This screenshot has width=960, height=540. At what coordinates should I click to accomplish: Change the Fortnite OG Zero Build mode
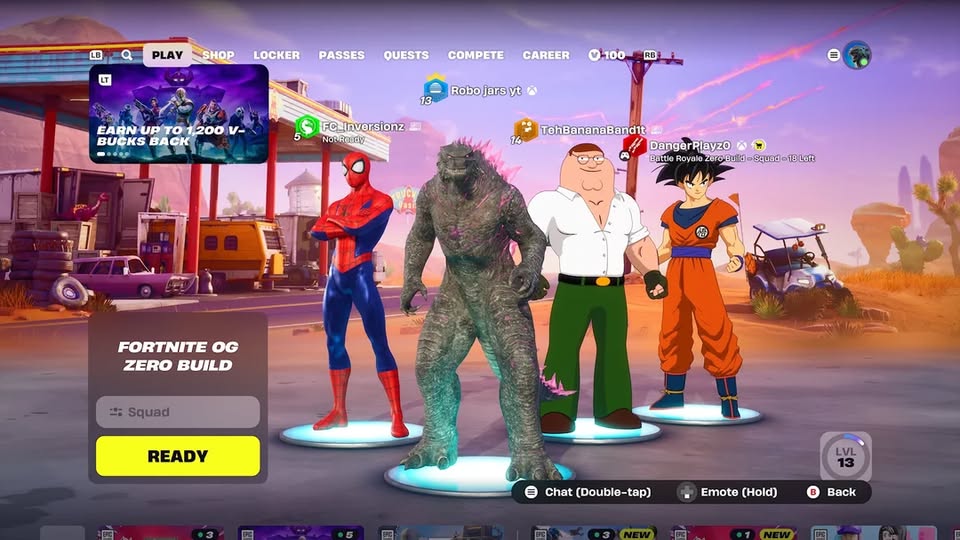coord(178,356)
